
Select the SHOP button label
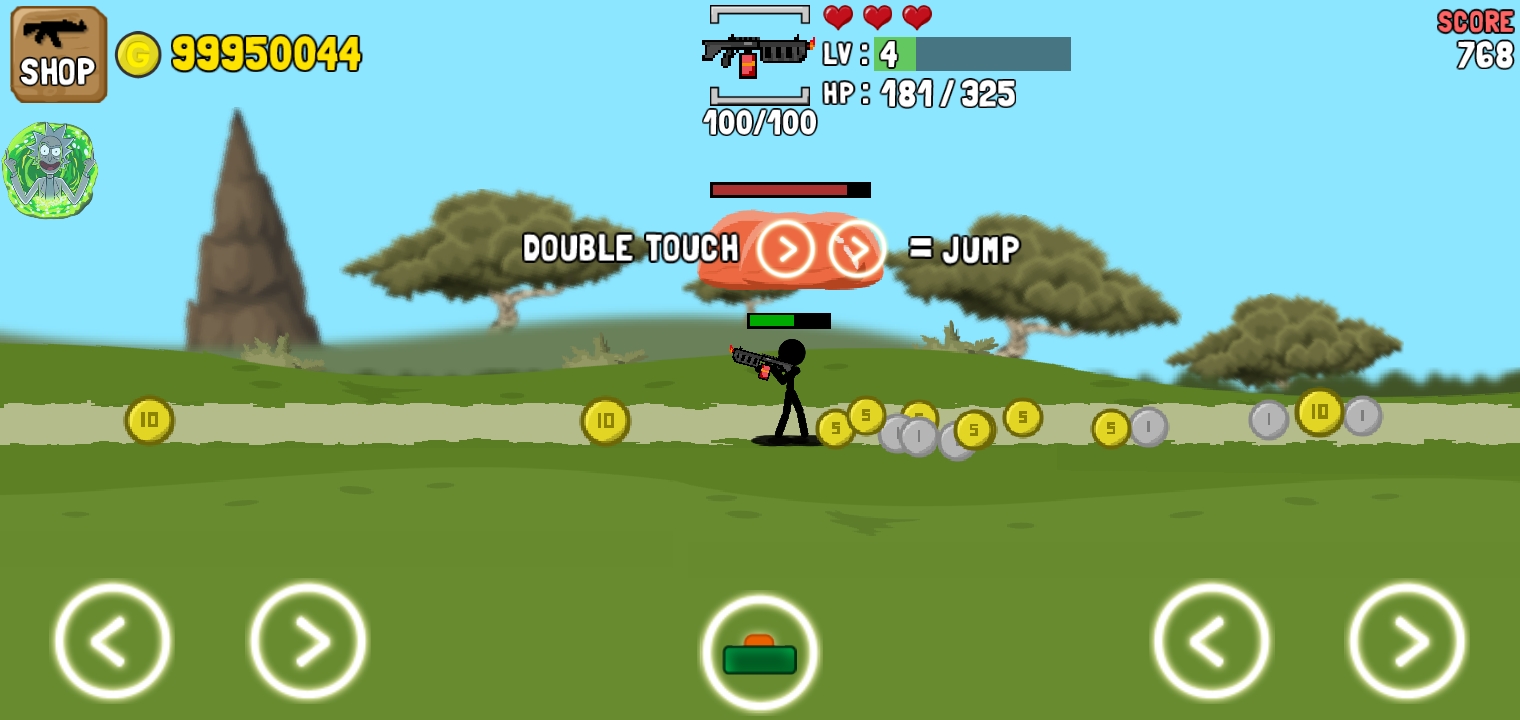click(x=57, y=72)
